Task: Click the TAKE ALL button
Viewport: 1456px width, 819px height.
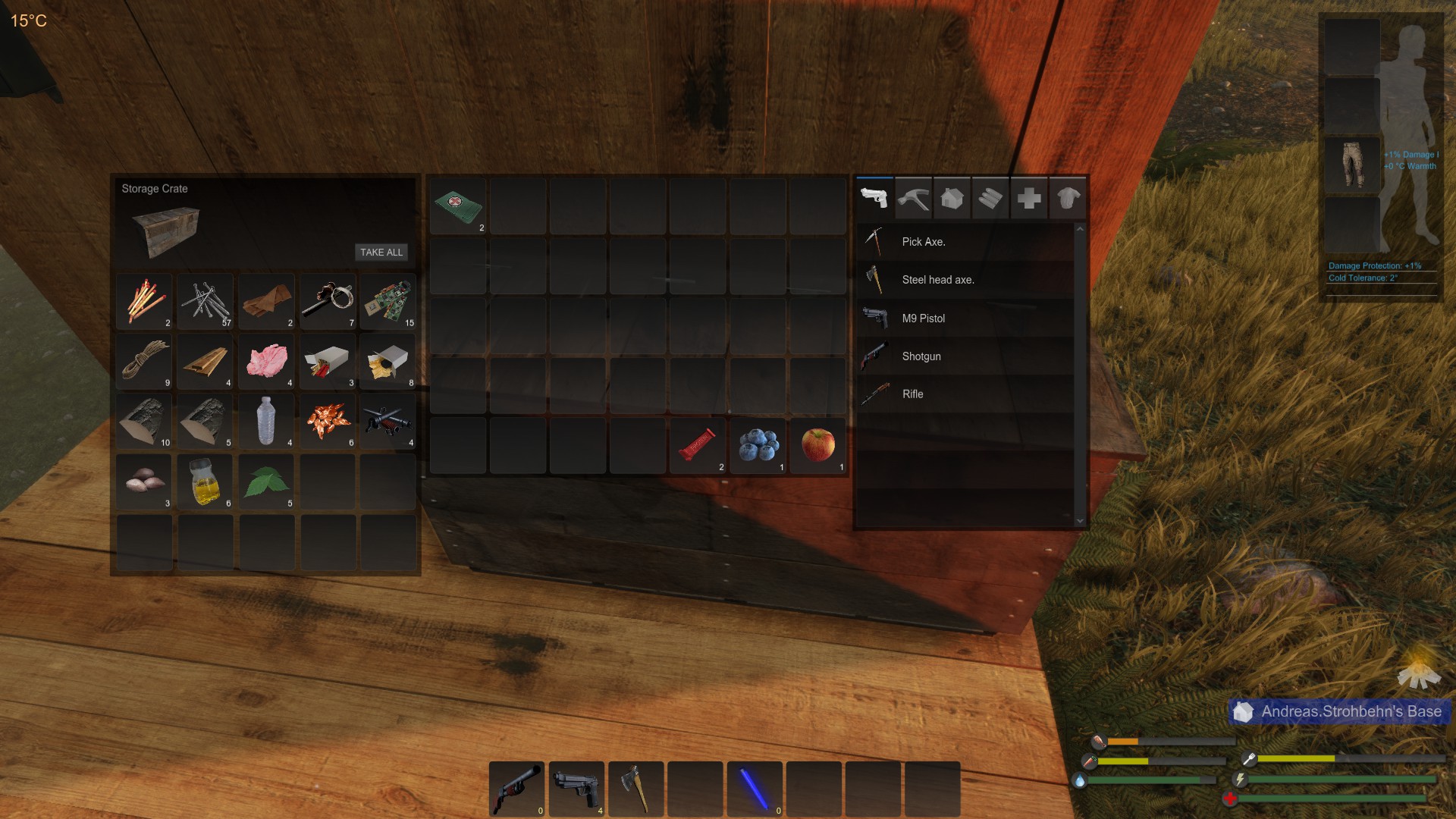Action: pyautogui.click(x=381, y=253)
